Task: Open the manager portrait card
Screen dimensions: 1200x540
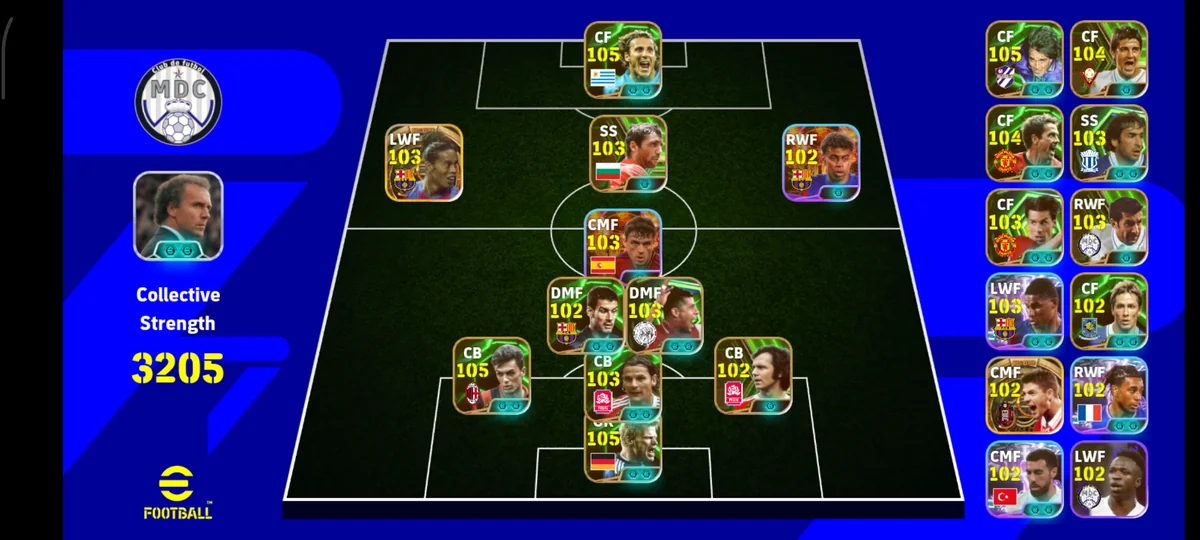Action: click(x=178, y=216)
